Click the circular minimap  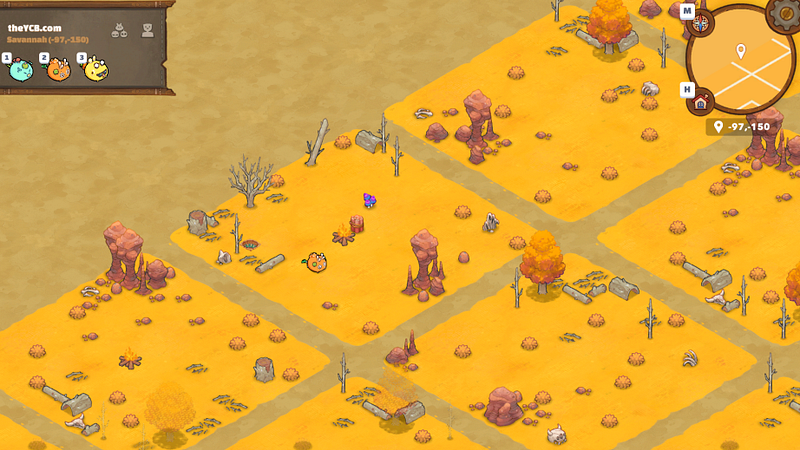pos(741,60)
